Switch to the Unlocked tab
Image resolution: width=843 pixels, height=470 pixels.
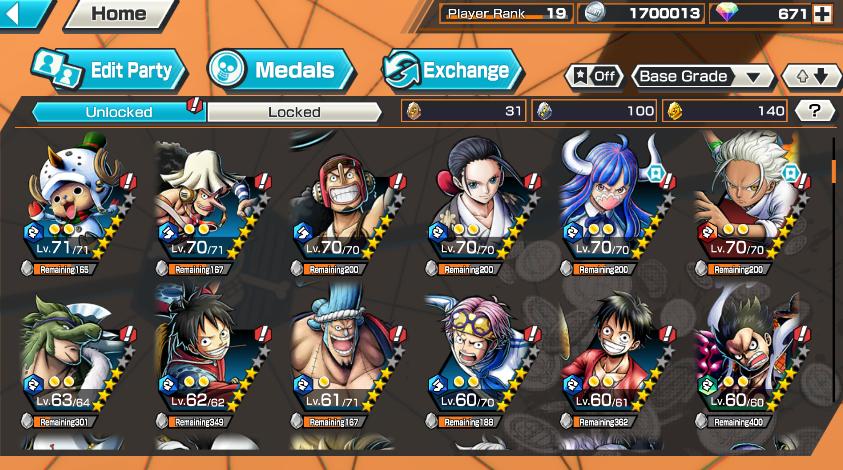[118, 111]
